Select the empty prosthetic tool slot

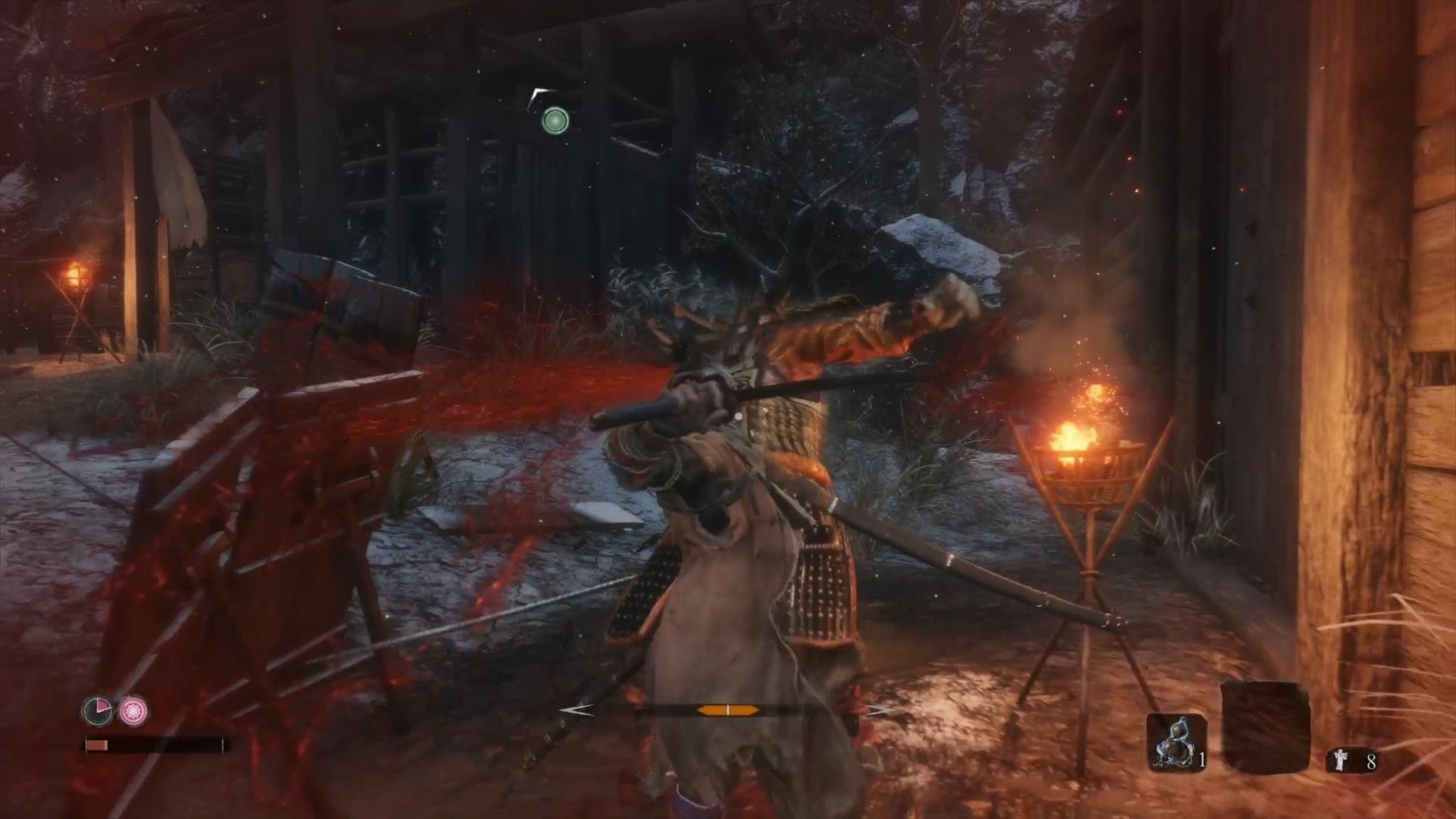point(1265,726)
